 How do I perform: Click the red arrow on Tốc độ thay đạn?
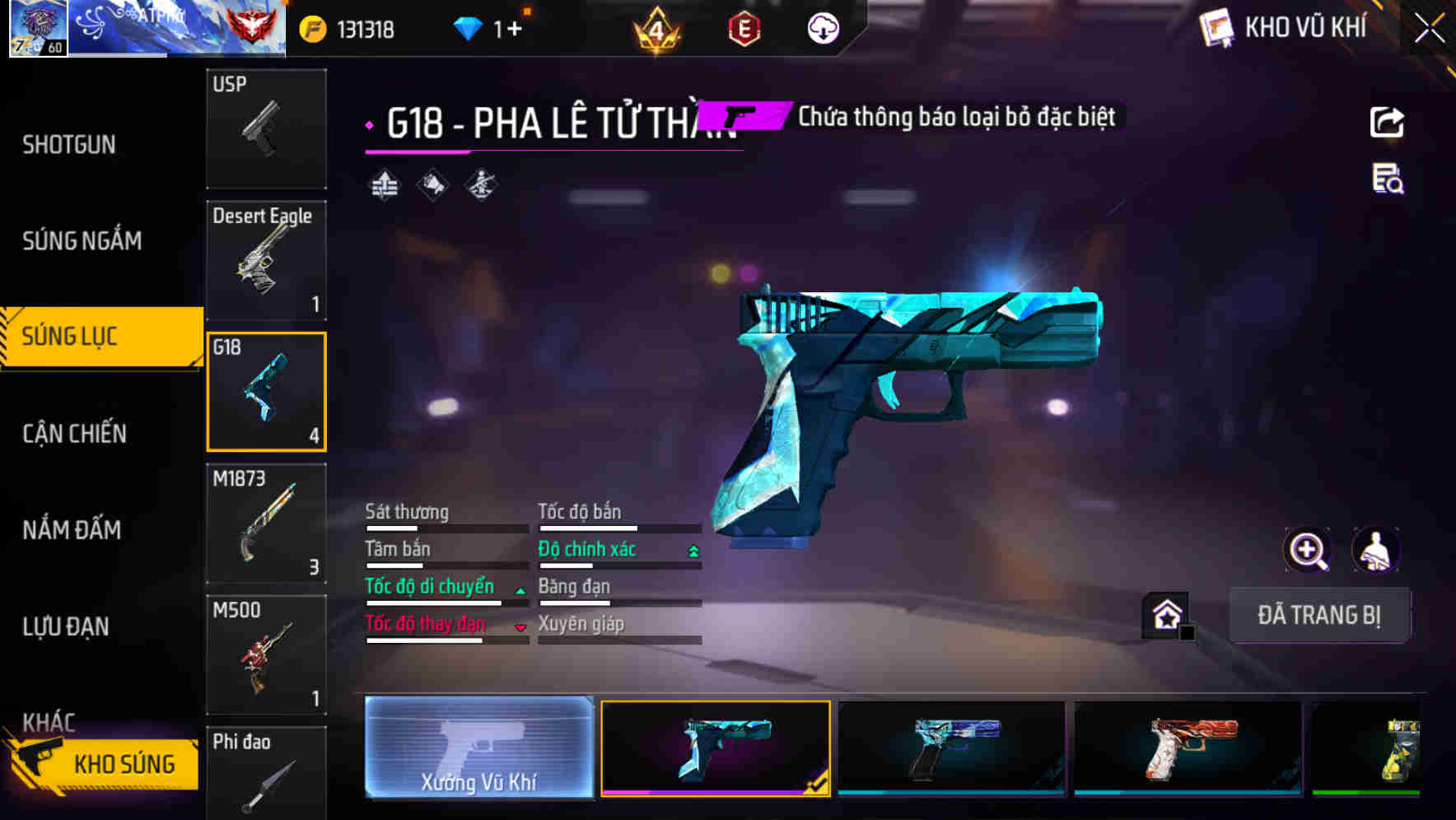point(520,627)
